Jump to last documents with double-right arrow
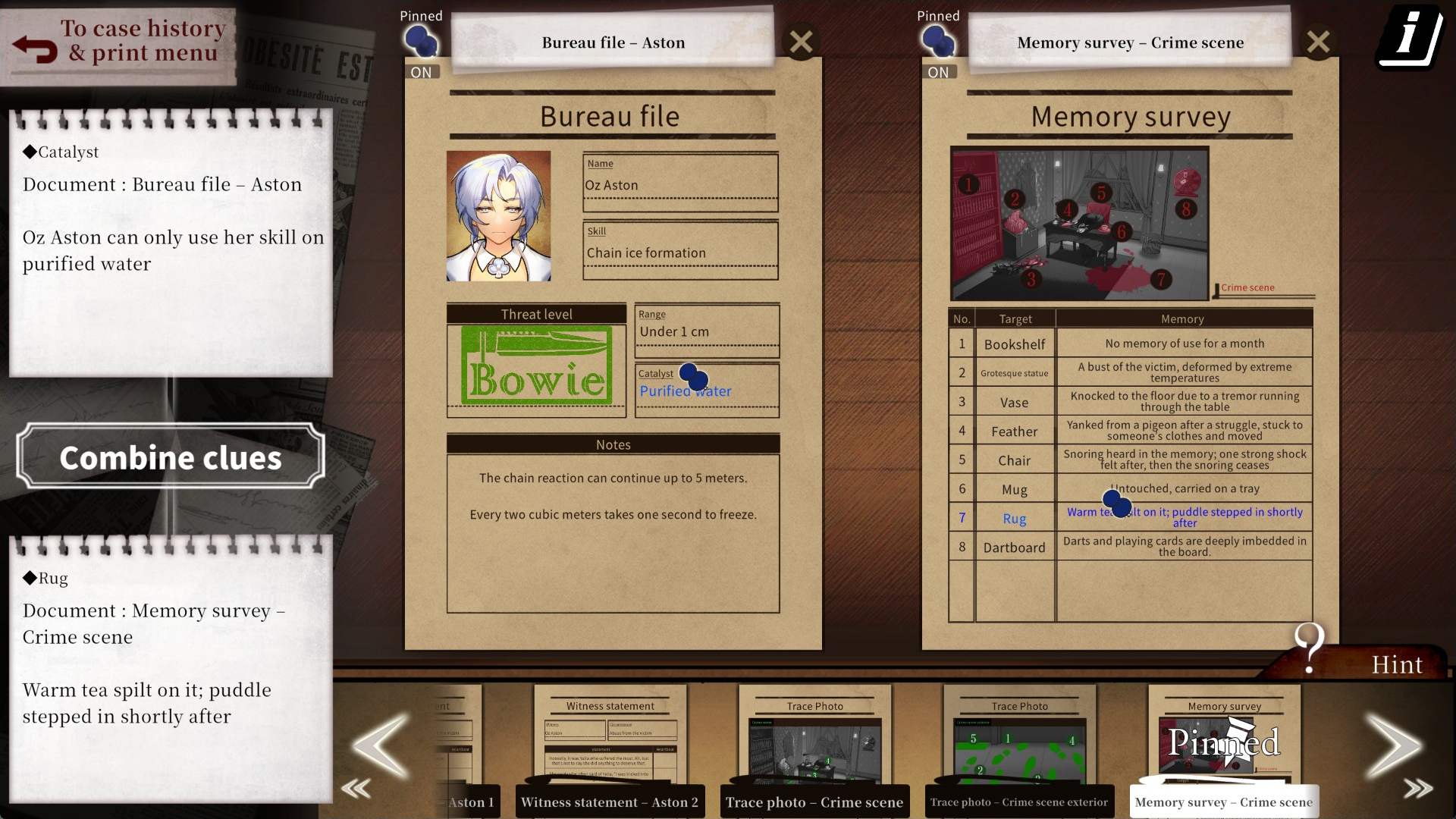Image resolution: width=1456 pixels, height=819 pixels. pyautogui.click(x=1418, y=789)
